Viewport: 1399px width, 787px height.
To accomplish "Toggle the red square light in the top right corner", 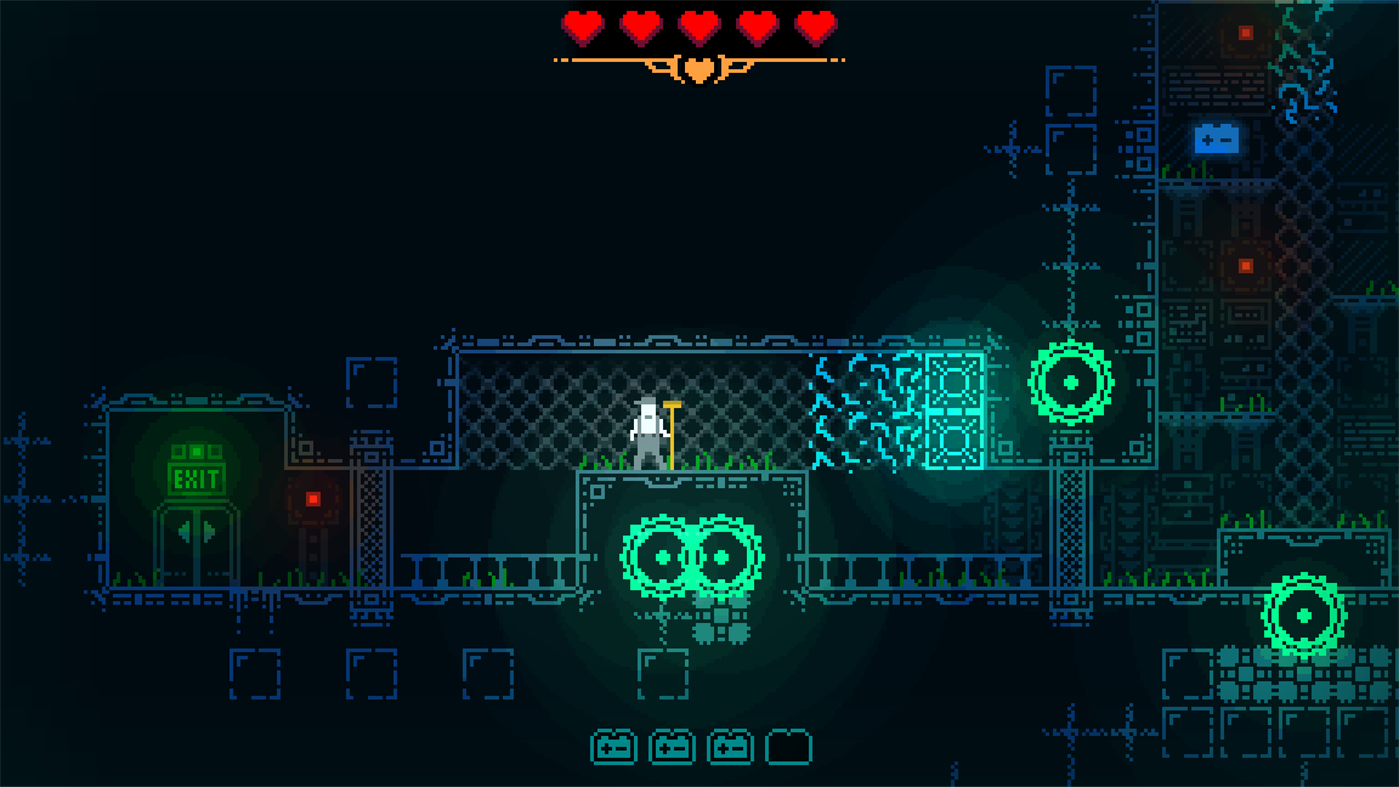I will pyautogui.click(x=1245, y=31).
